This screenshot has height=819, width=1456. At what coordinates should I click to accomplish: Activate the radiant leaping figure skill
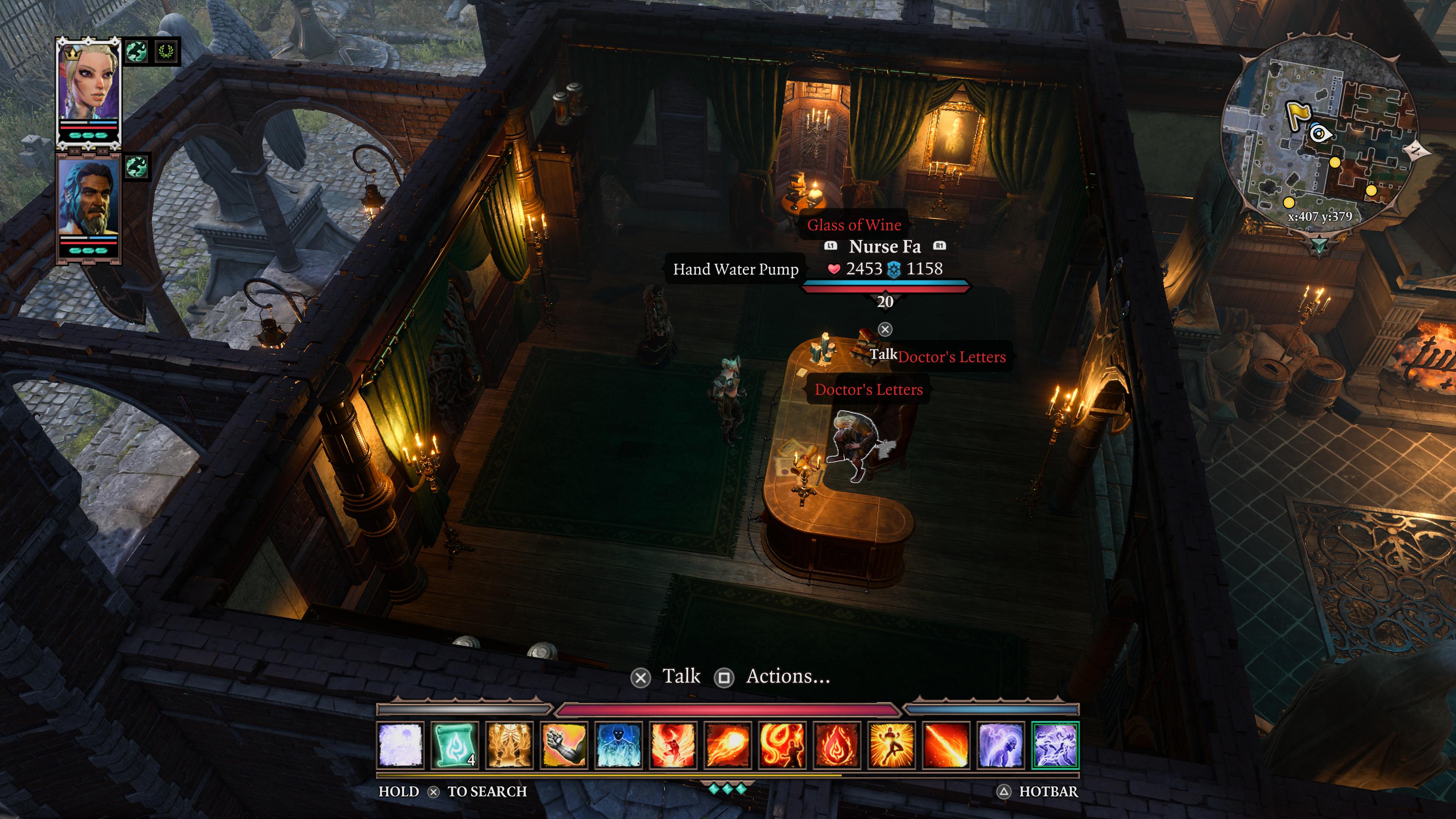coord(891,745)
